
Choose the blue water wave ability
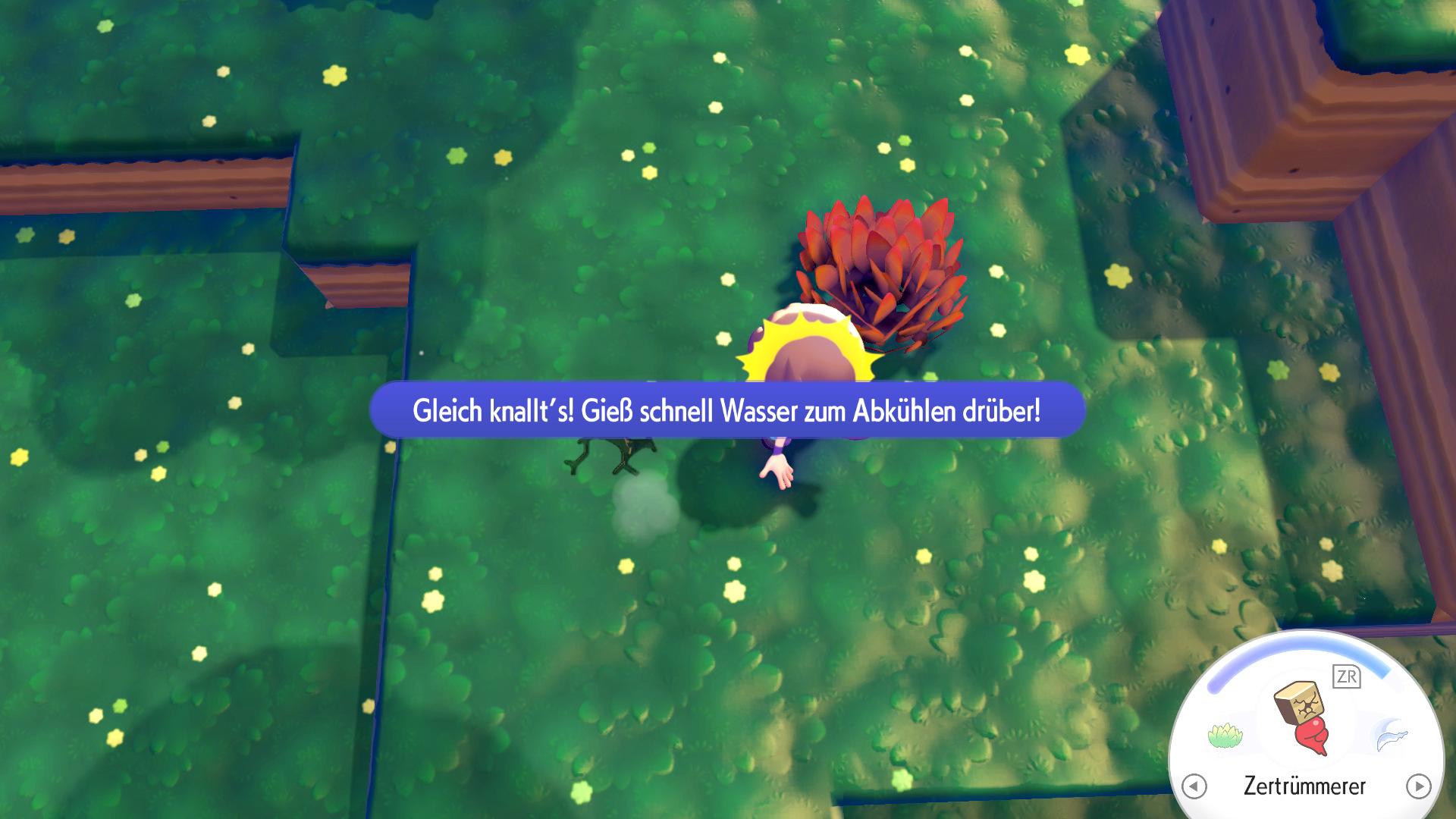(1390, 735)
